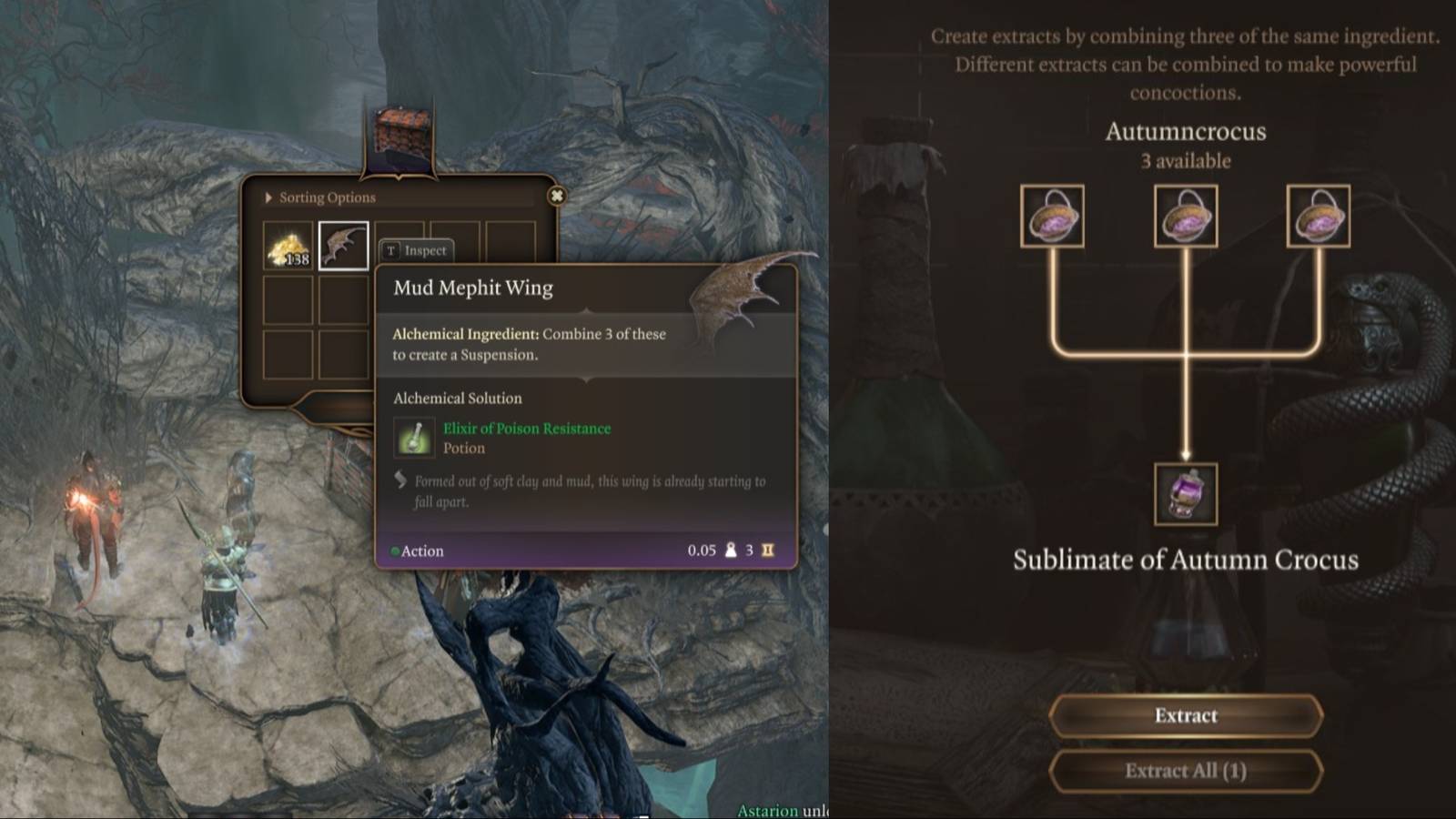This screenshot has height=819, width=1456.
Task: Click the gold value icon beside the 3
Action: (x=769, y=551)
